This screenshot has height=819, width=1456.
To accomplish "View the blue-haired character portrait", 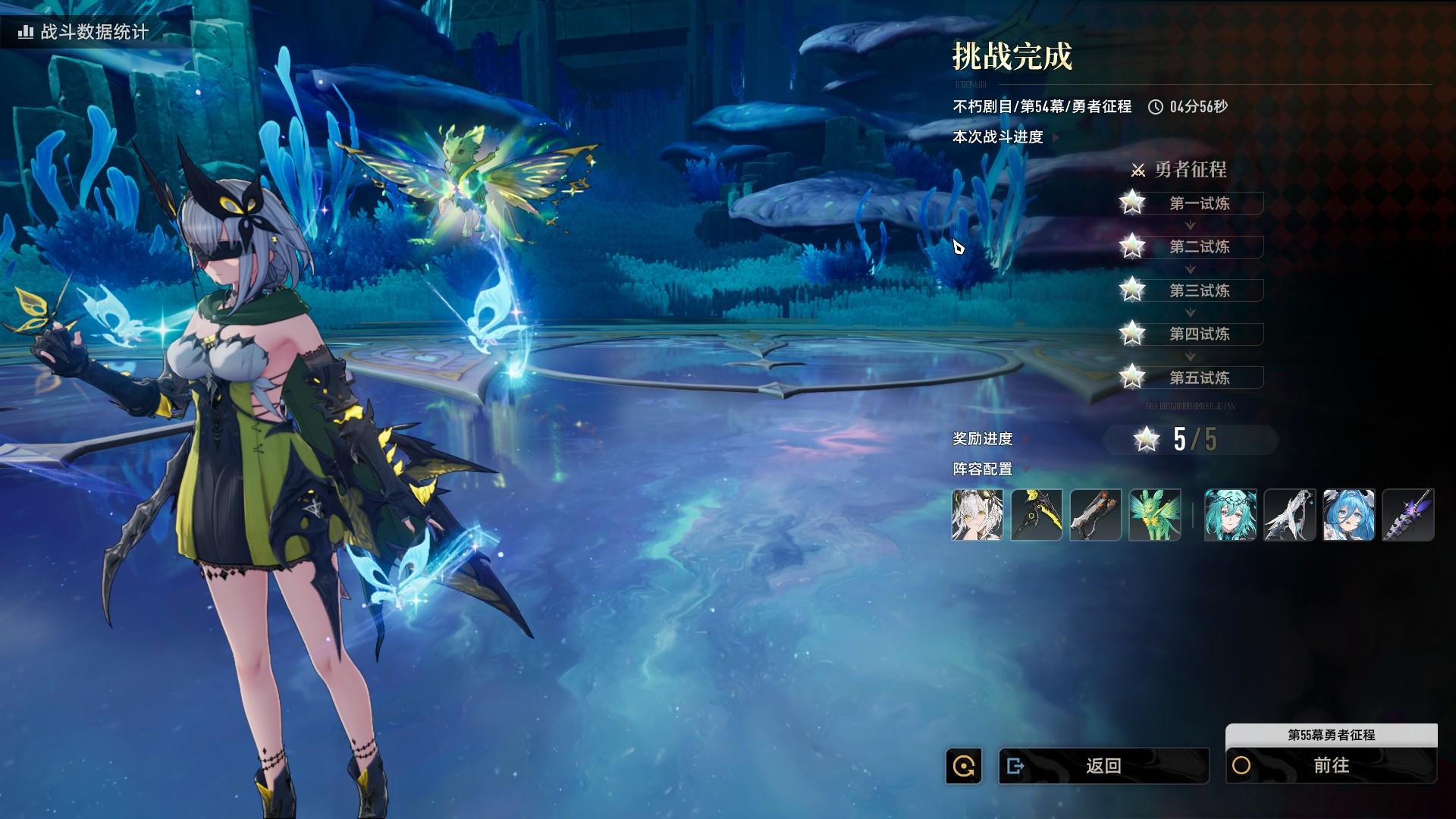I will pyautogui.click(x=1349, y=515).
